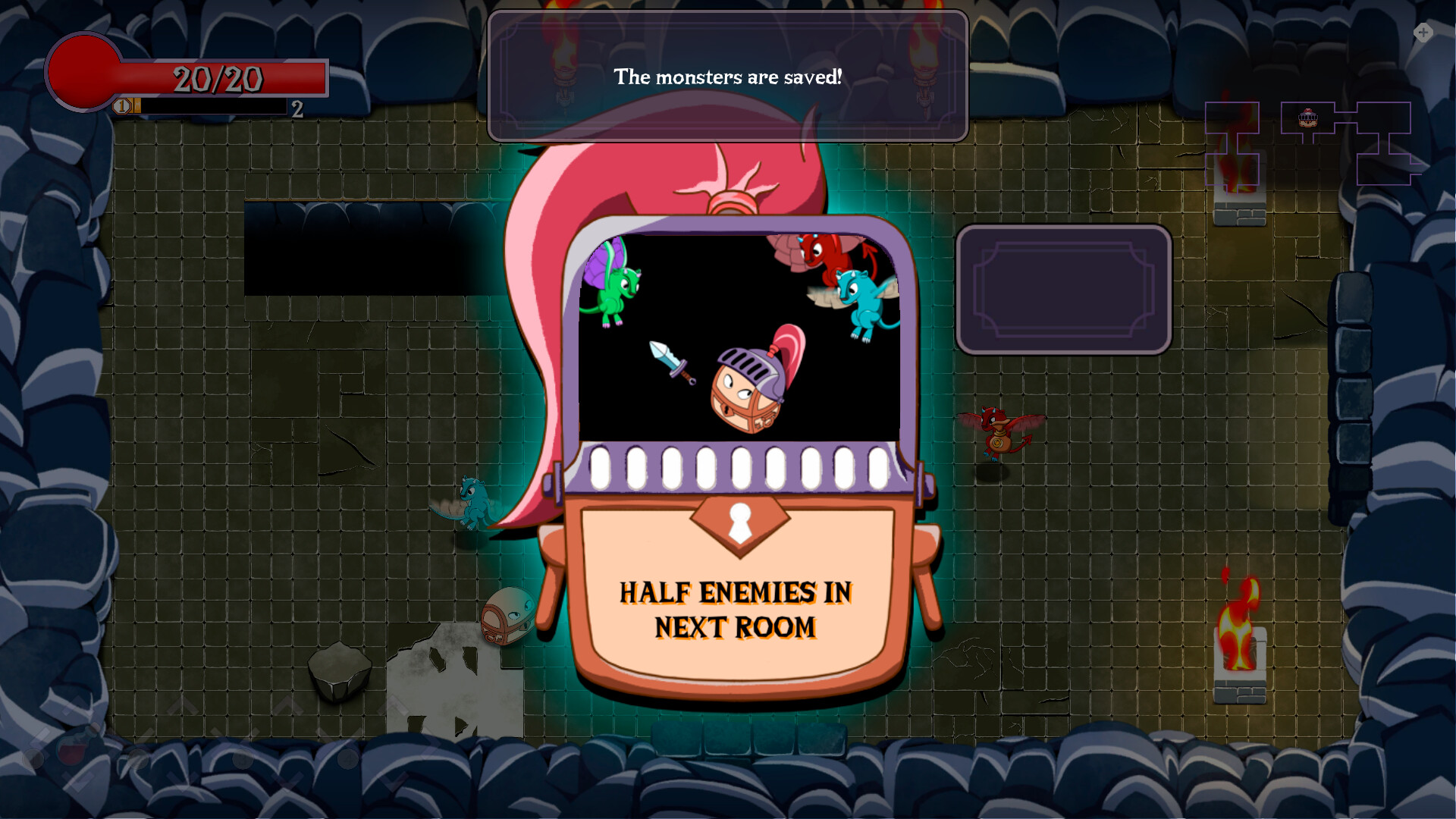Click the fullscreen toggle icon in top-right corner

pyautogui.click(x=1423, y=33)
